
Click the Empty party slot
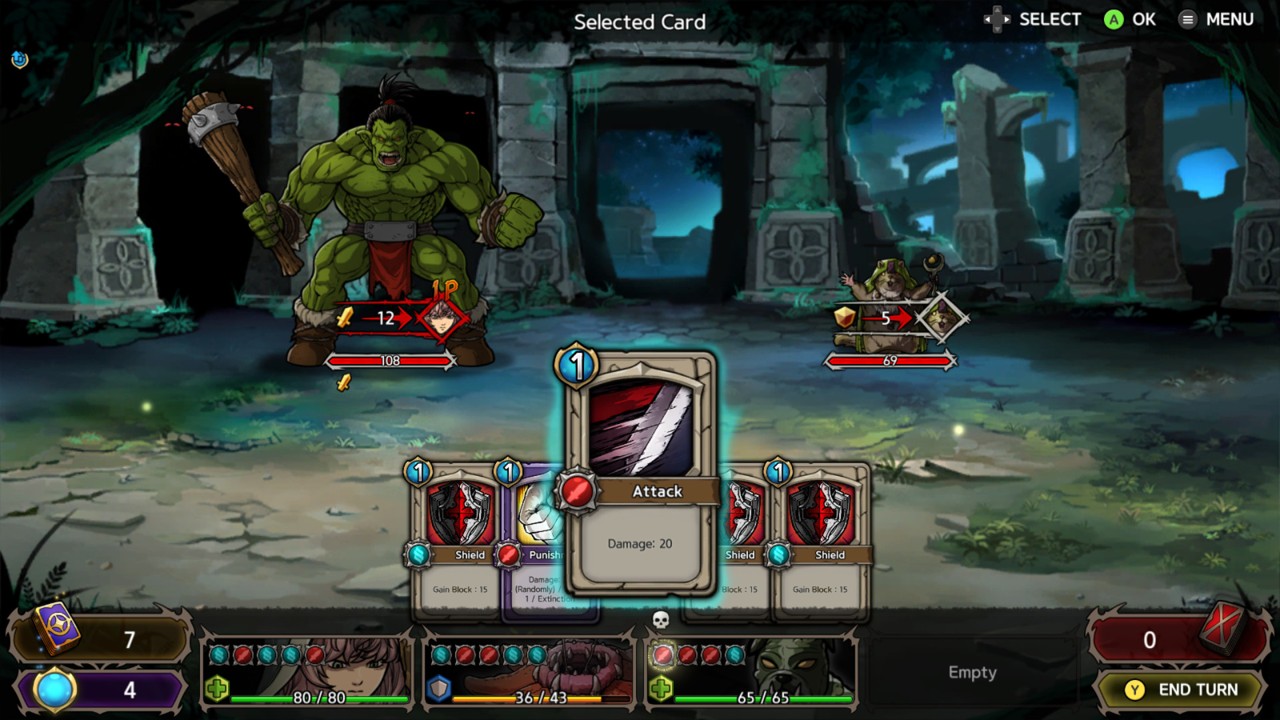972,672
